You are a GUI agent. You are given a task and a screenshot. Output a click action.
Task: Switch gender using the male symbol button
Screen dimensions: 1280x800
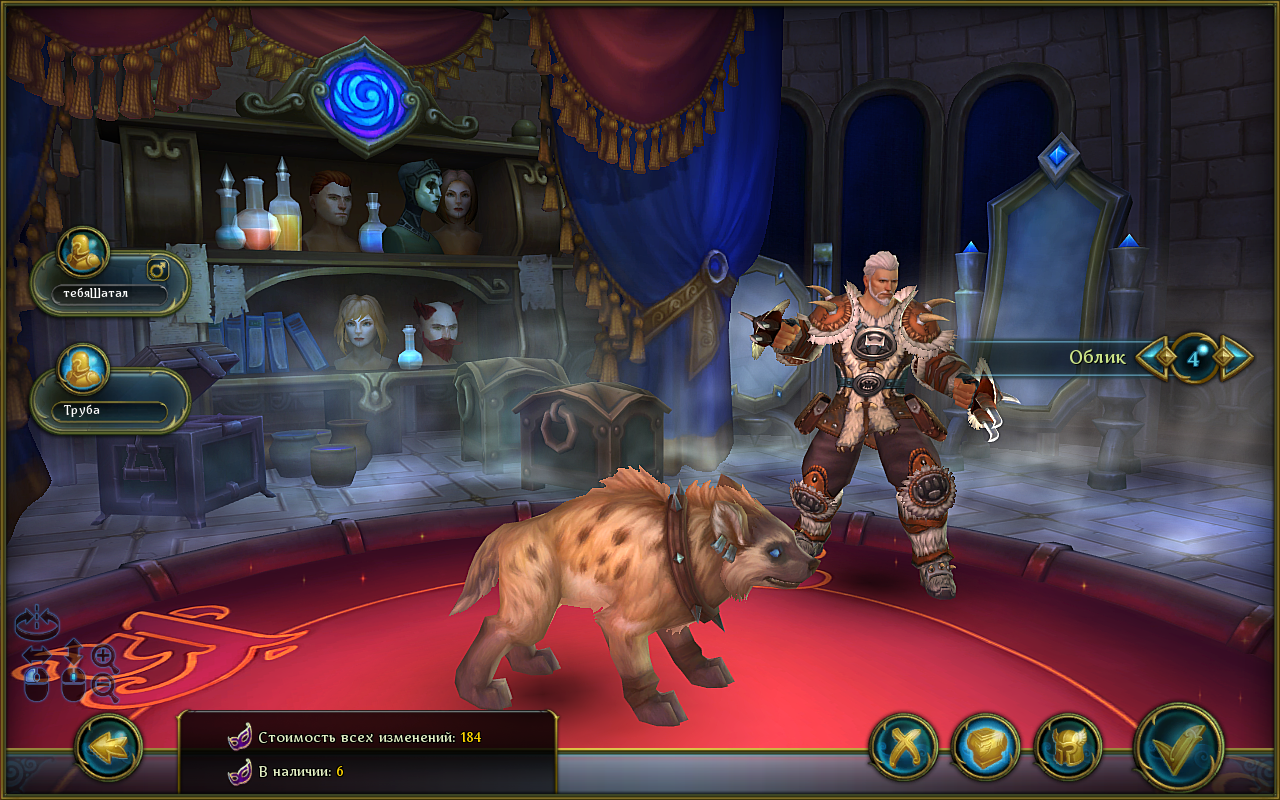[x=158, y=268]
